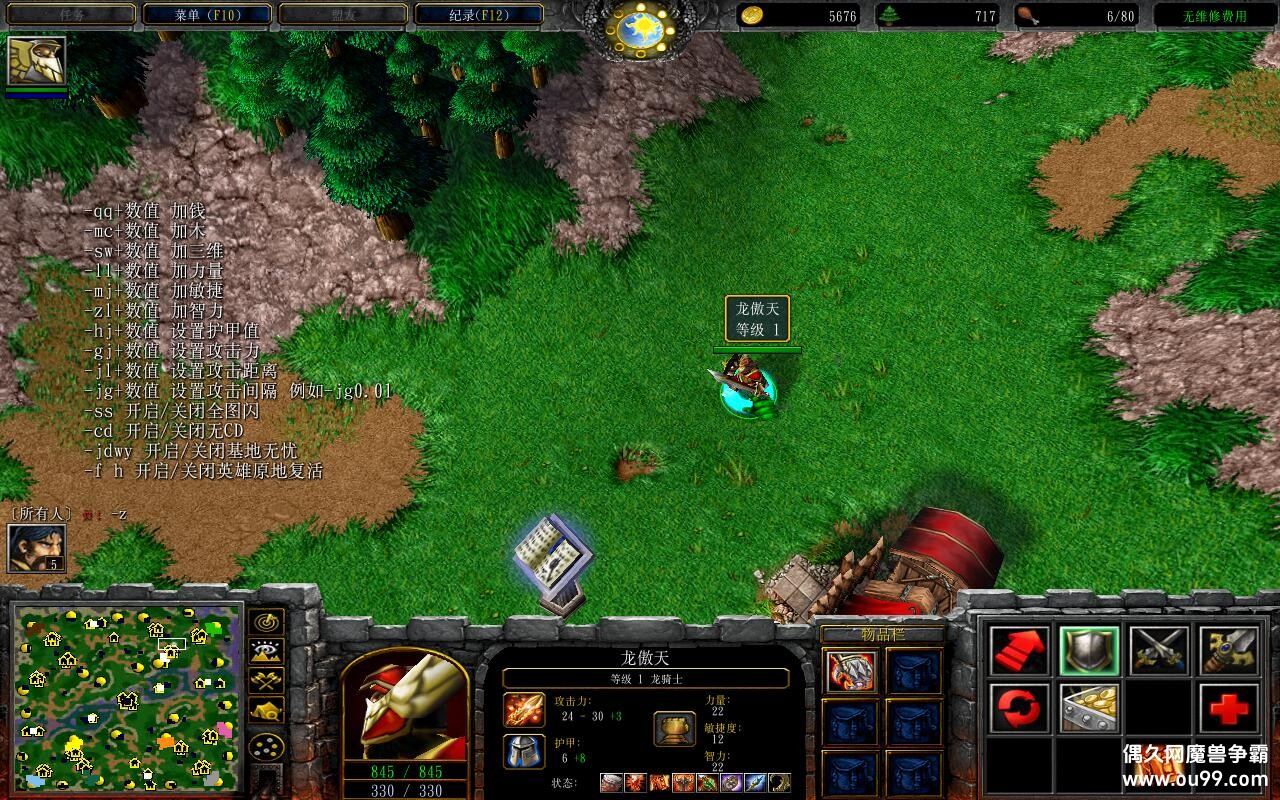1280x800 pixels.
Task: Toggle the creep camp display button
Action: [x=266, y=711]
